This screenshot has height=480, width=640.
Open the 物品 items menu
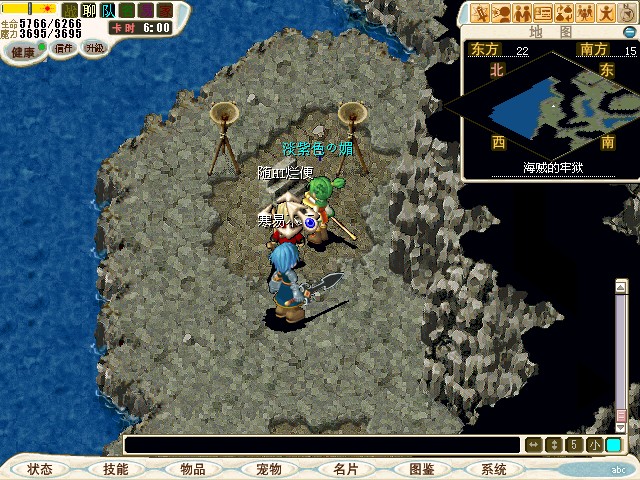coord(192,469)
